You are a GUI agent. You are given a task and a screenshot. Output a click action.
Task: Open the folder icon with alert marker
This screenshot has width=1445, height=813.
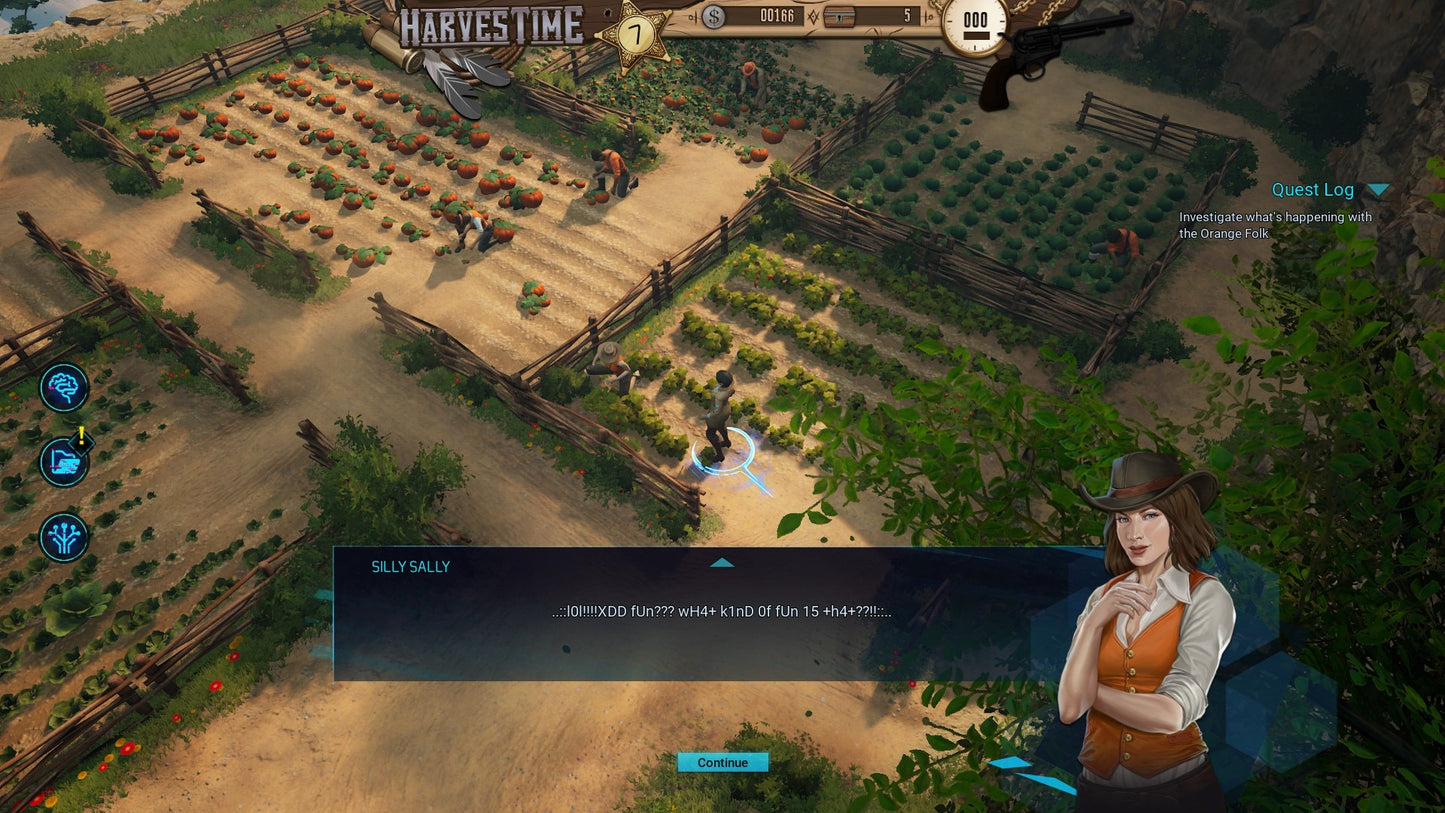[64, 463]
